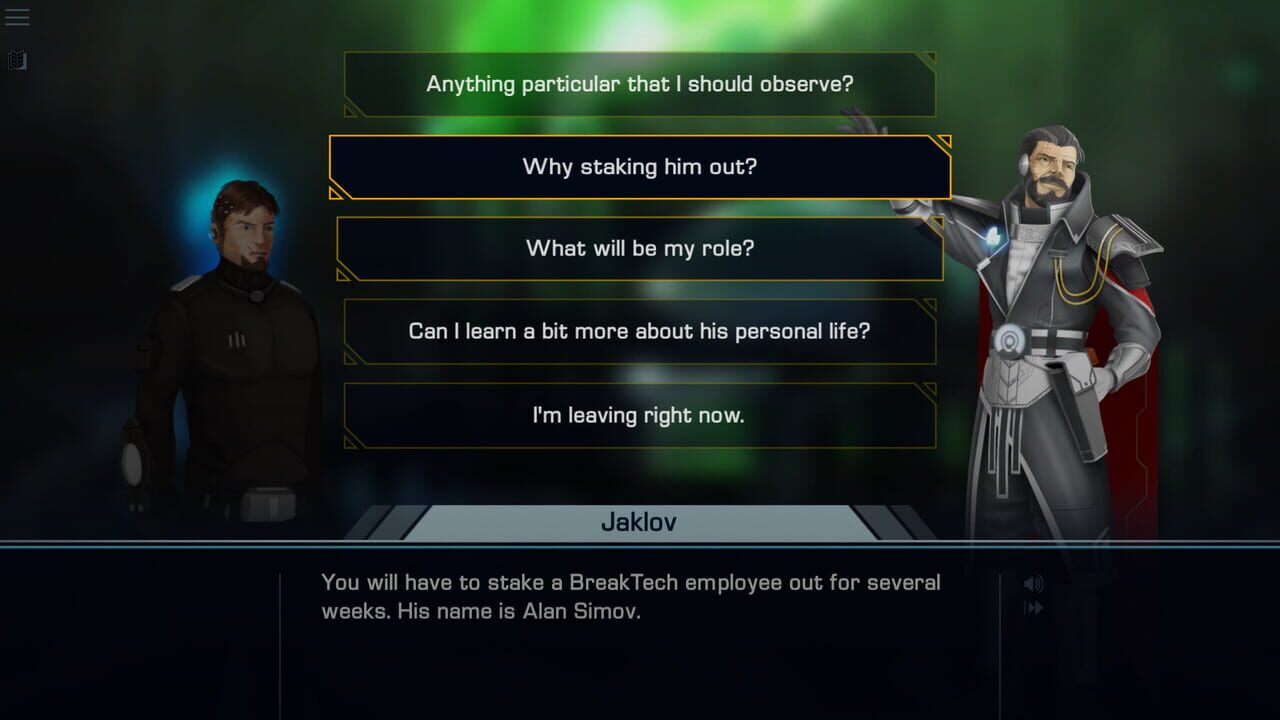This screenshot has width=1280, height=720.
Task: Select 'Anything particular that I should observe?'
Action: click(640, 84)
